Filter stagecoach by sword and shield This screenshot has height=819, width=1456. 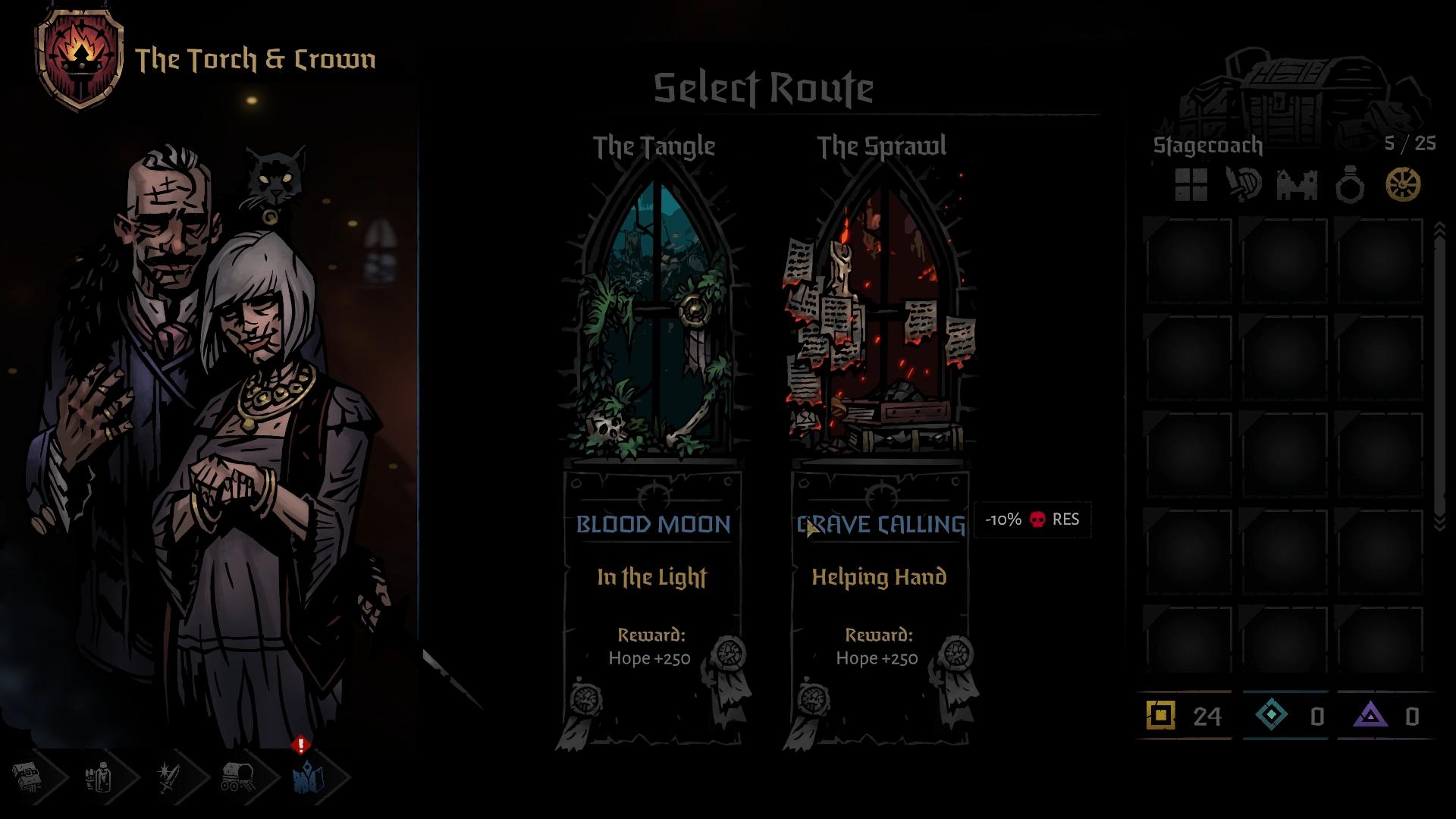1244,185
